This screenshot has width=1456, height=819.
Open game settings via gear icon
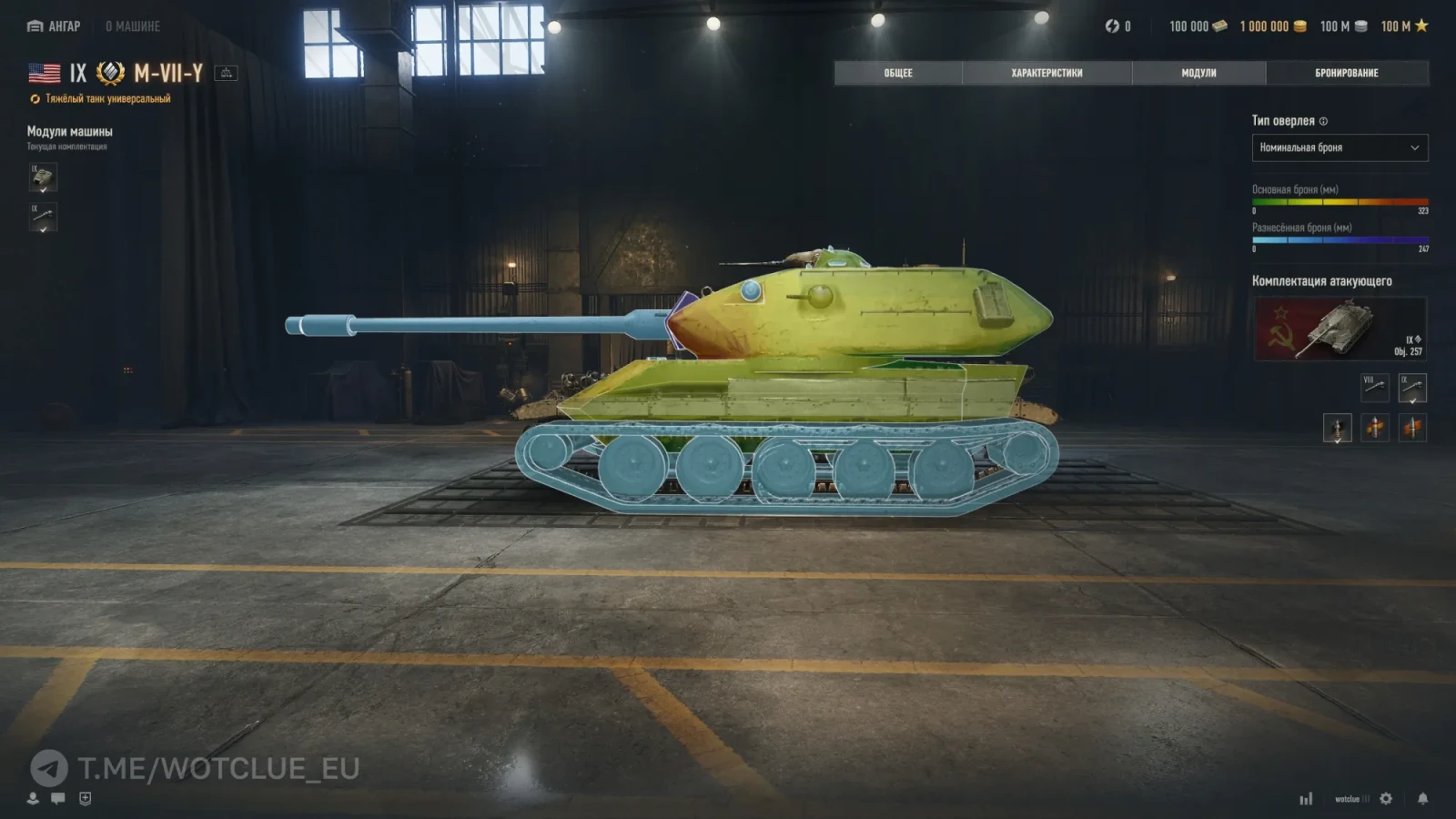1386,798
